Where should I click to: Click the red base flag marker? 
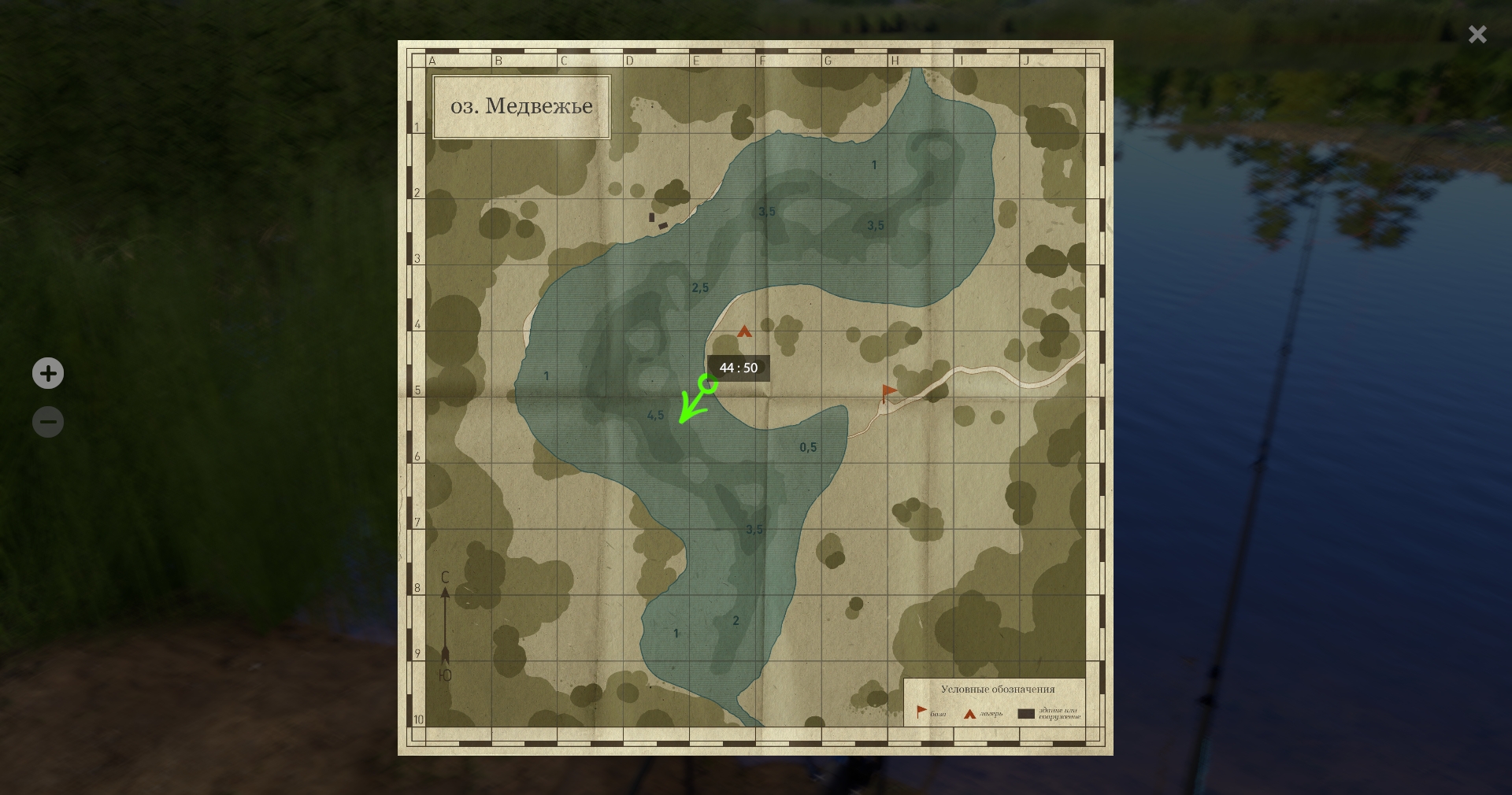click(x=888, y=392)
